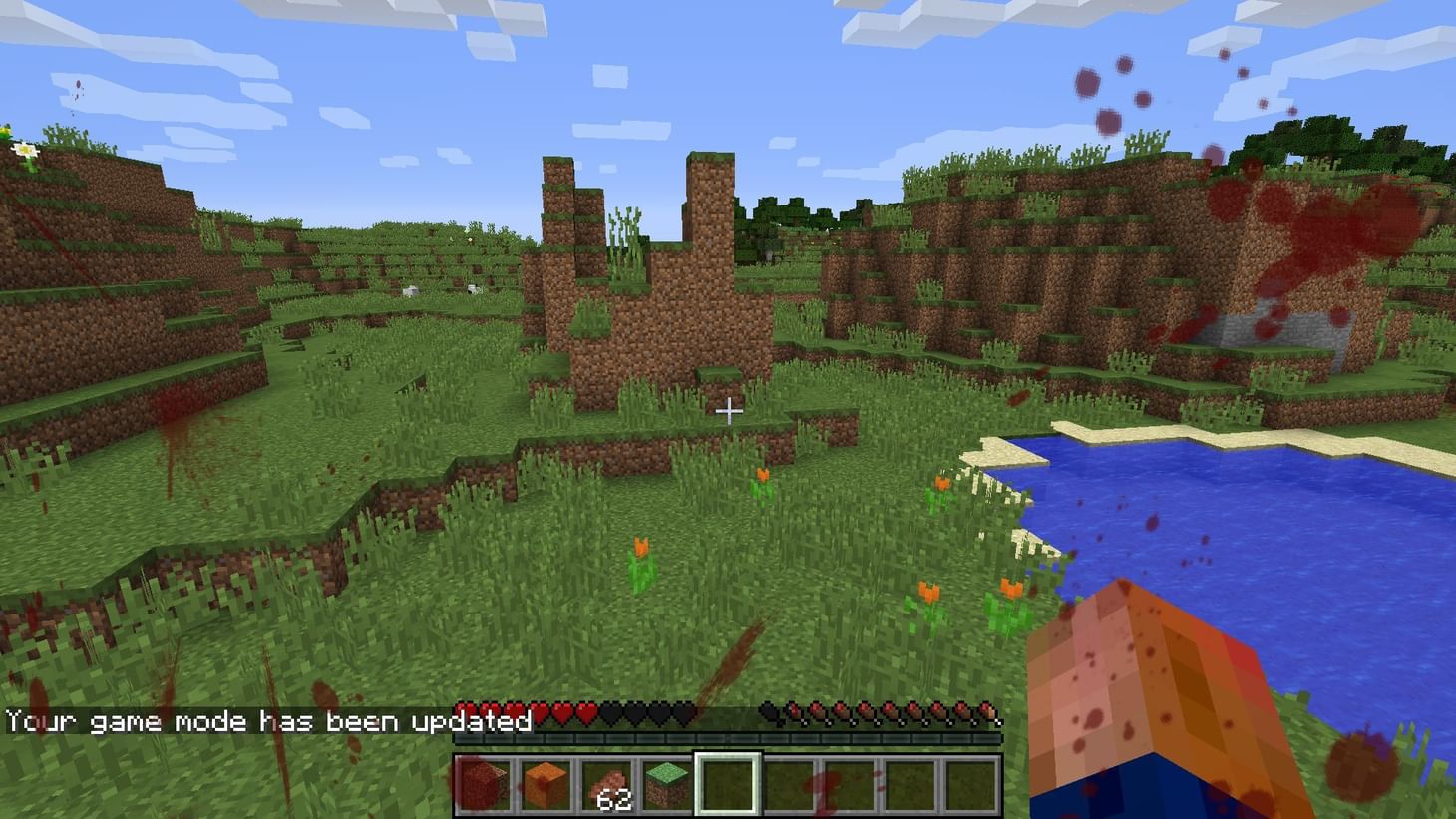Click the rightmost full heart before the empty hearts

pos(587,714)
